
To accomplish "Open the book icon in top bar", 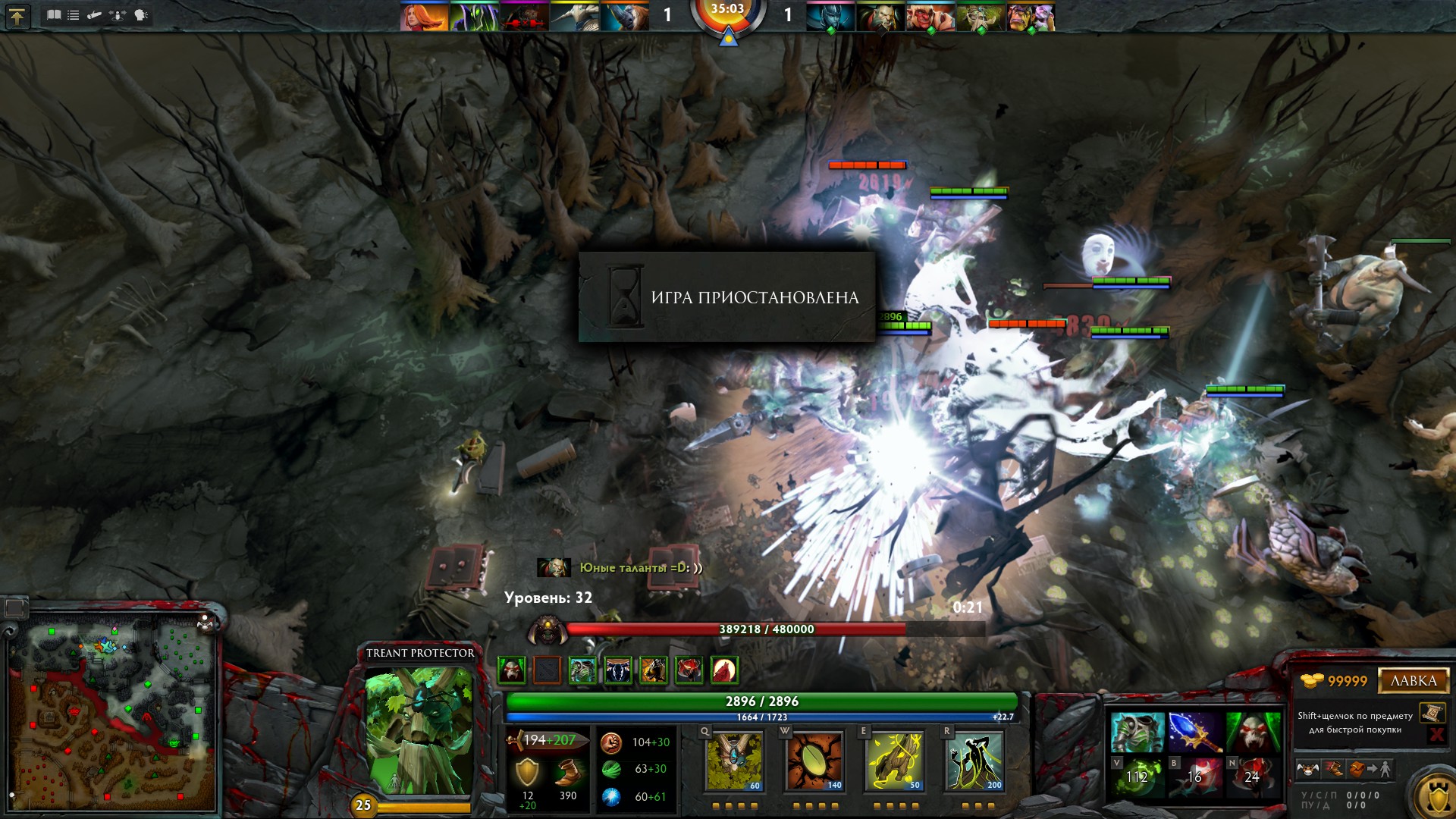I will click(54, 15).
